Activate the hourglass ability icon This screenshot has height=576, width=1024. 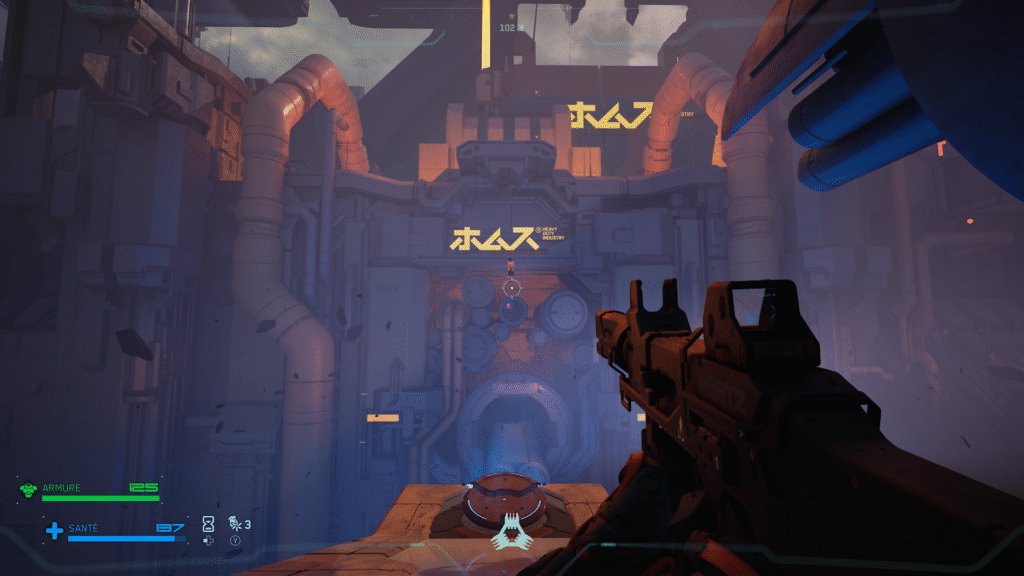click(x=208, y=523)
